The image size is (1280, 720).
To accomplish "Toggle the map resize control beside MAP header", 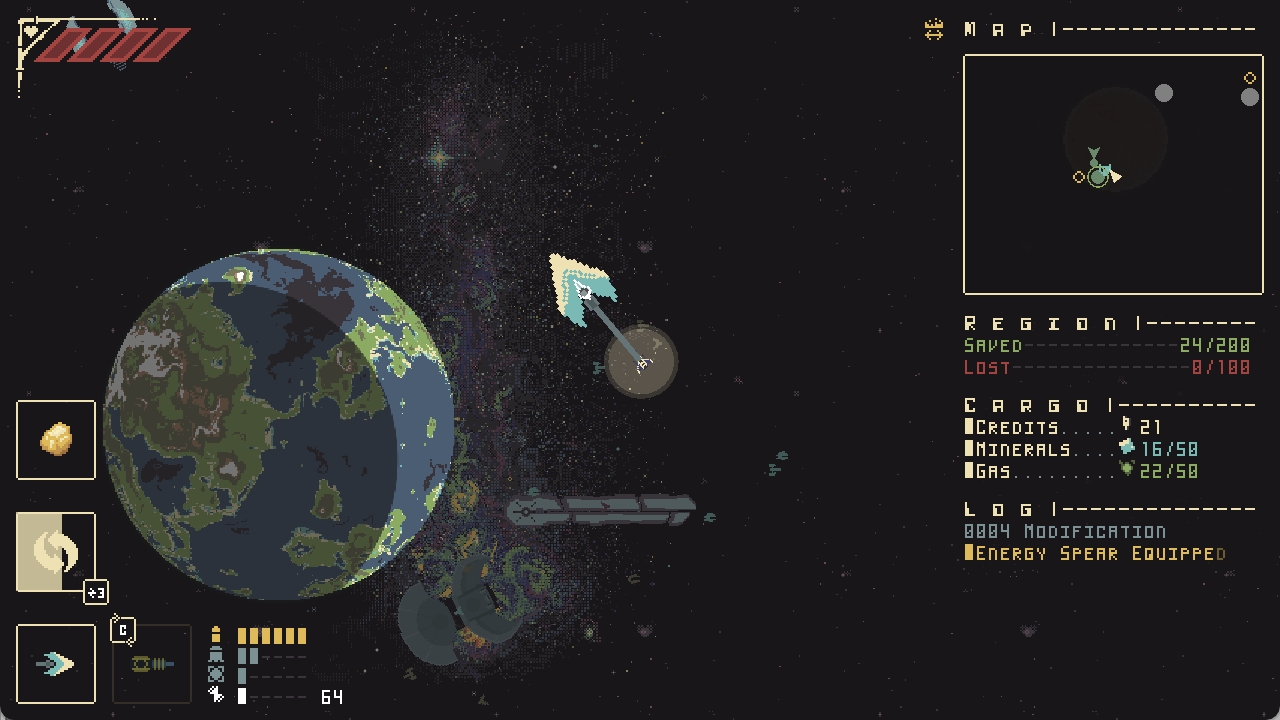I will [x=934, y=27].
